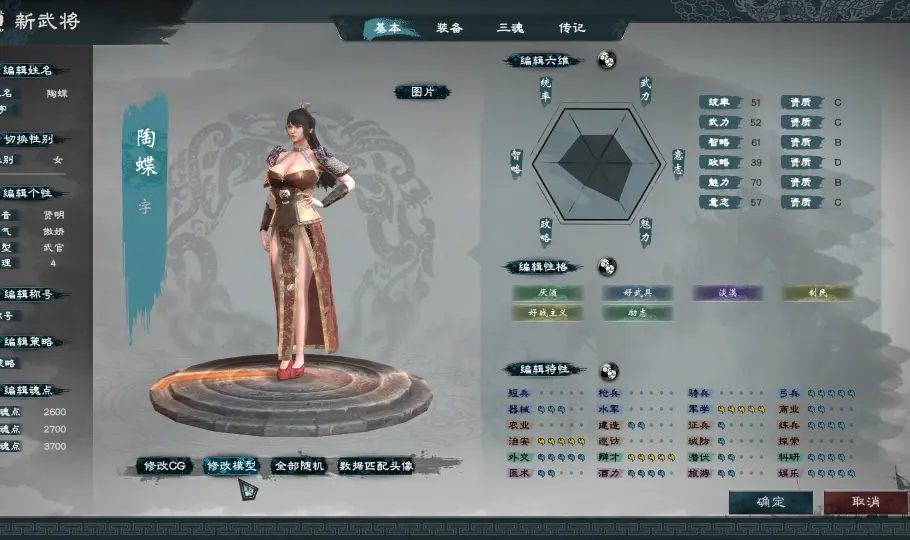Switch to the 三魂 tab
The height and width of the screenshot is (540, 910).
[x=510, y=28]
